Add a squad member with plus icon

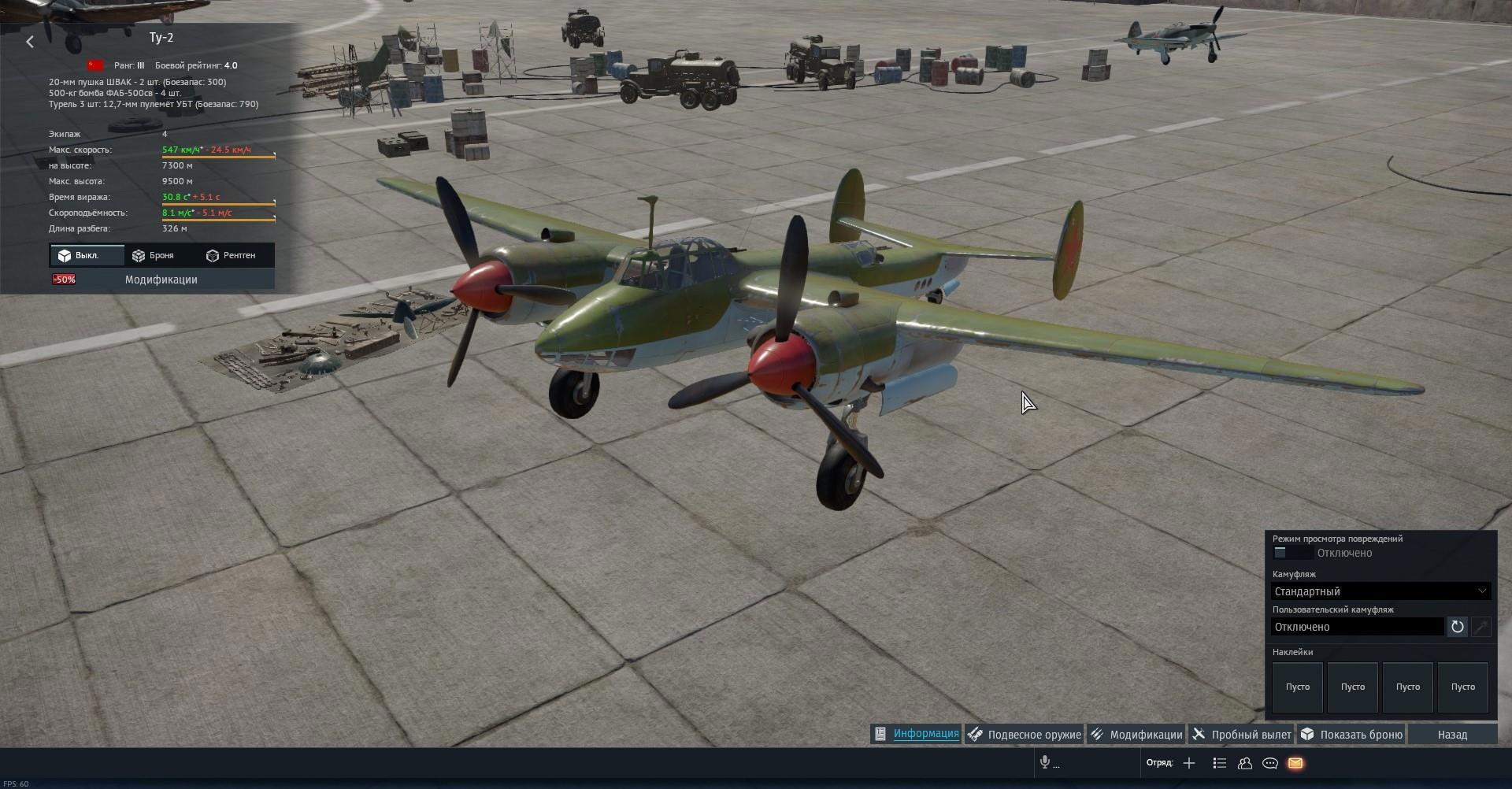pyautogui.click(x=1189, y=762)
